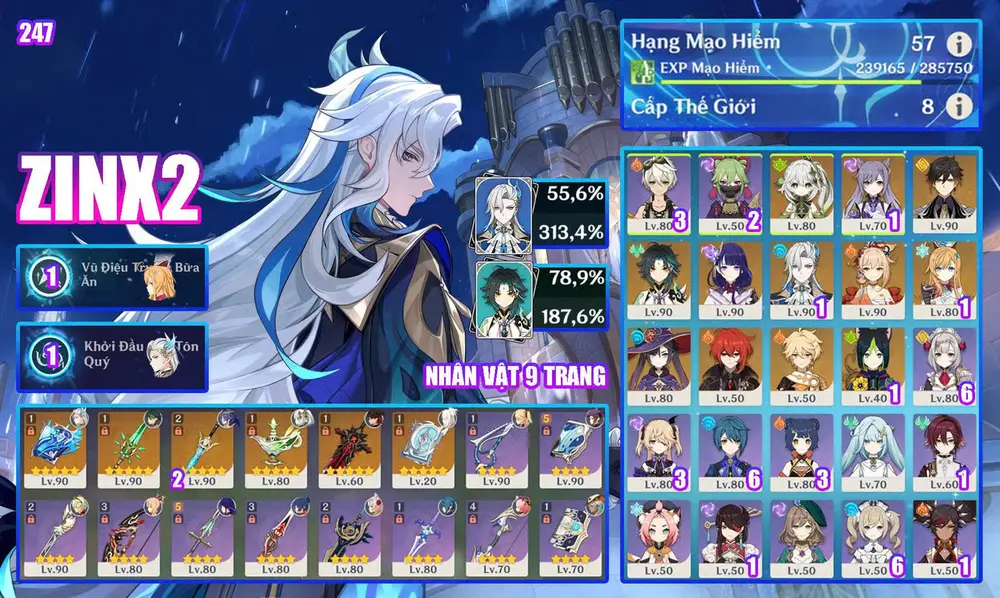Viewport: 1000px width, 598px height.
Task: Select Mona with the purple witch hat
Action: point(657,359)
